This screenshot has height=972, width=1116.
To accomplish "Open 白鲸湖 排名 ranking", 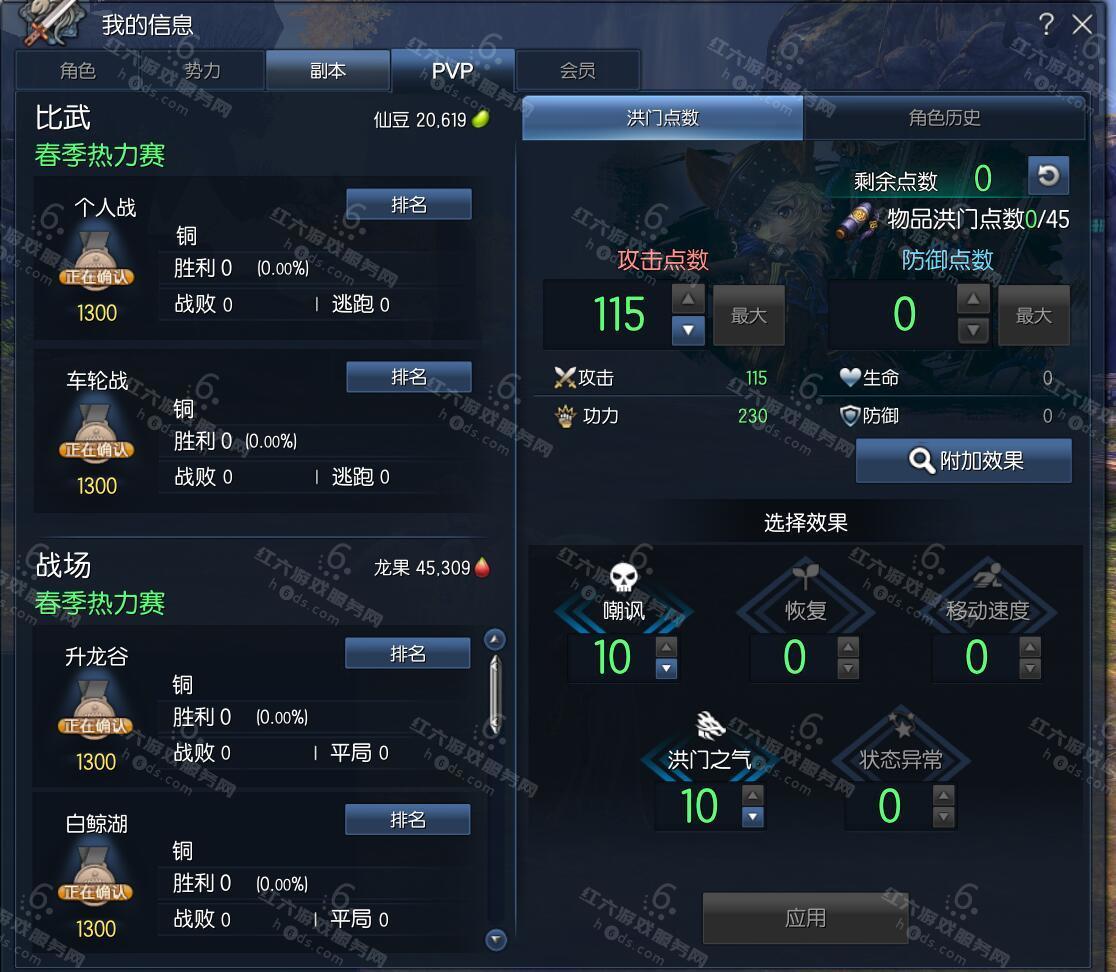I will tap(407, 820).
